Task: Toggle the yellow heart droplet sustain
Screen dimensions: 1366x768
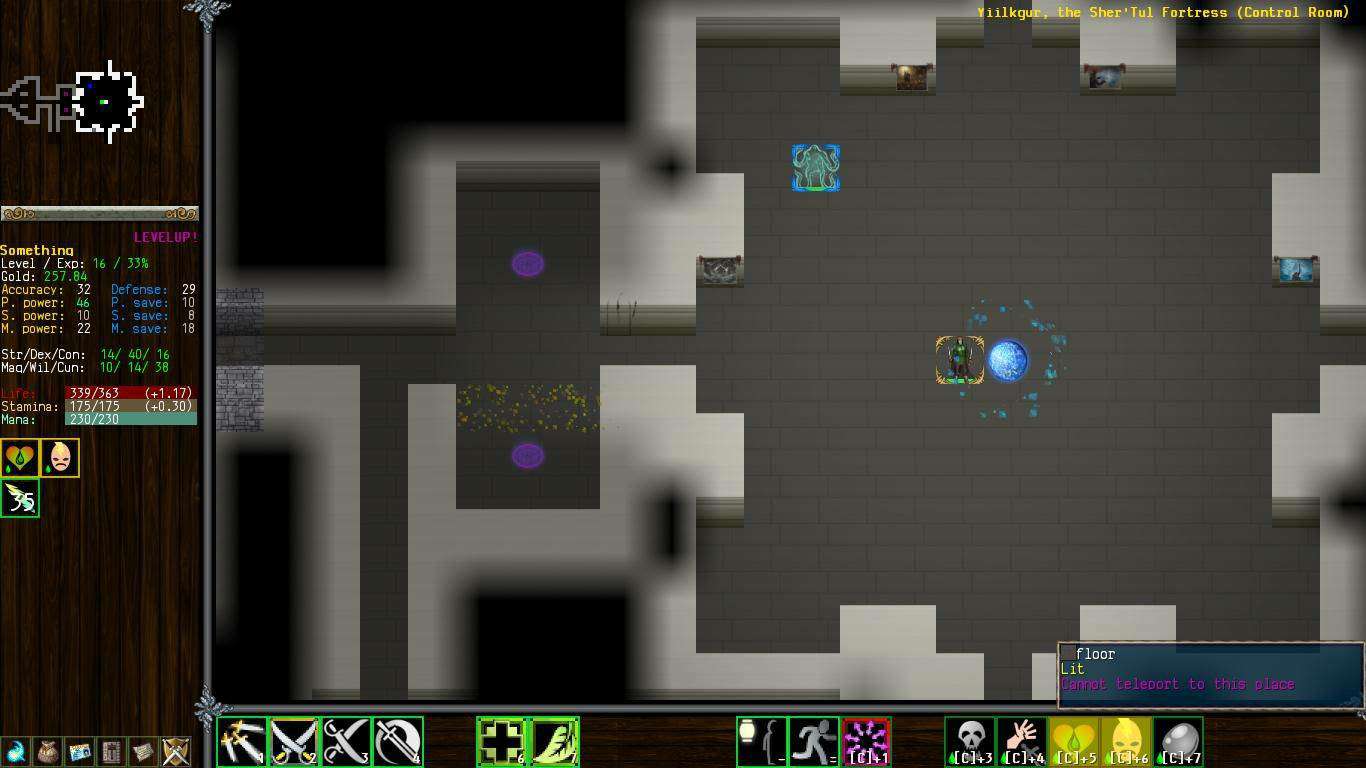Action: [x=1074, y=742]
